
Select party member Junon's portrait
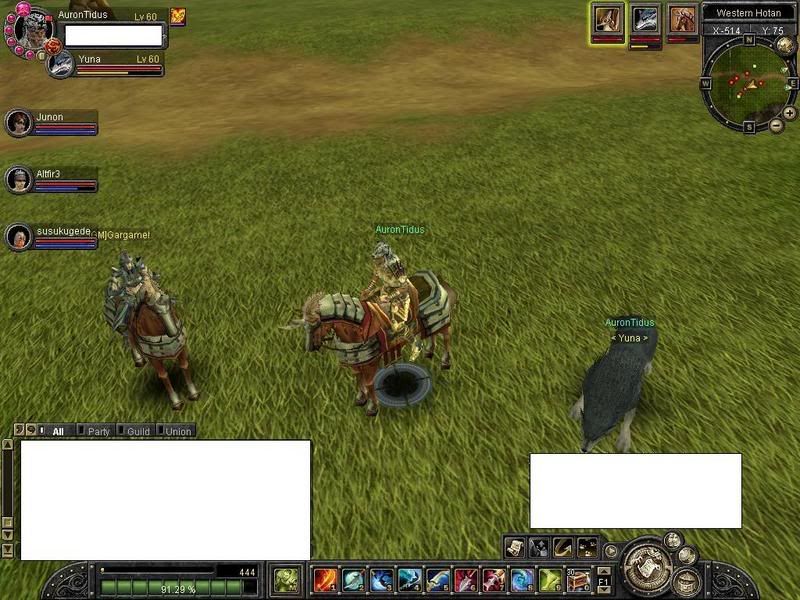[x=18, y=123]
